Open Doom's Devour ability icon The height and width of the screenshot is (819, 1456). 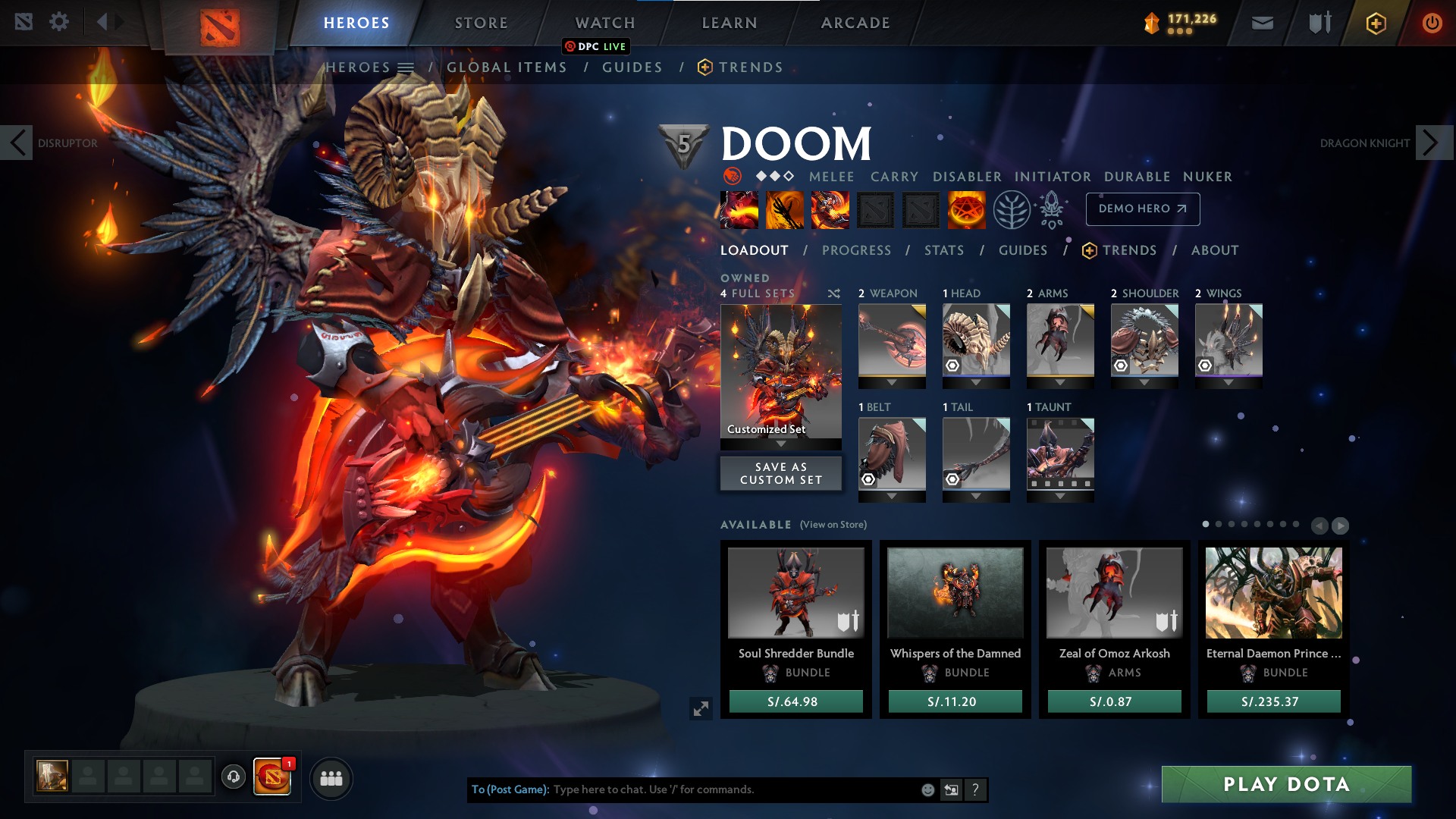(x=739, y=210)
